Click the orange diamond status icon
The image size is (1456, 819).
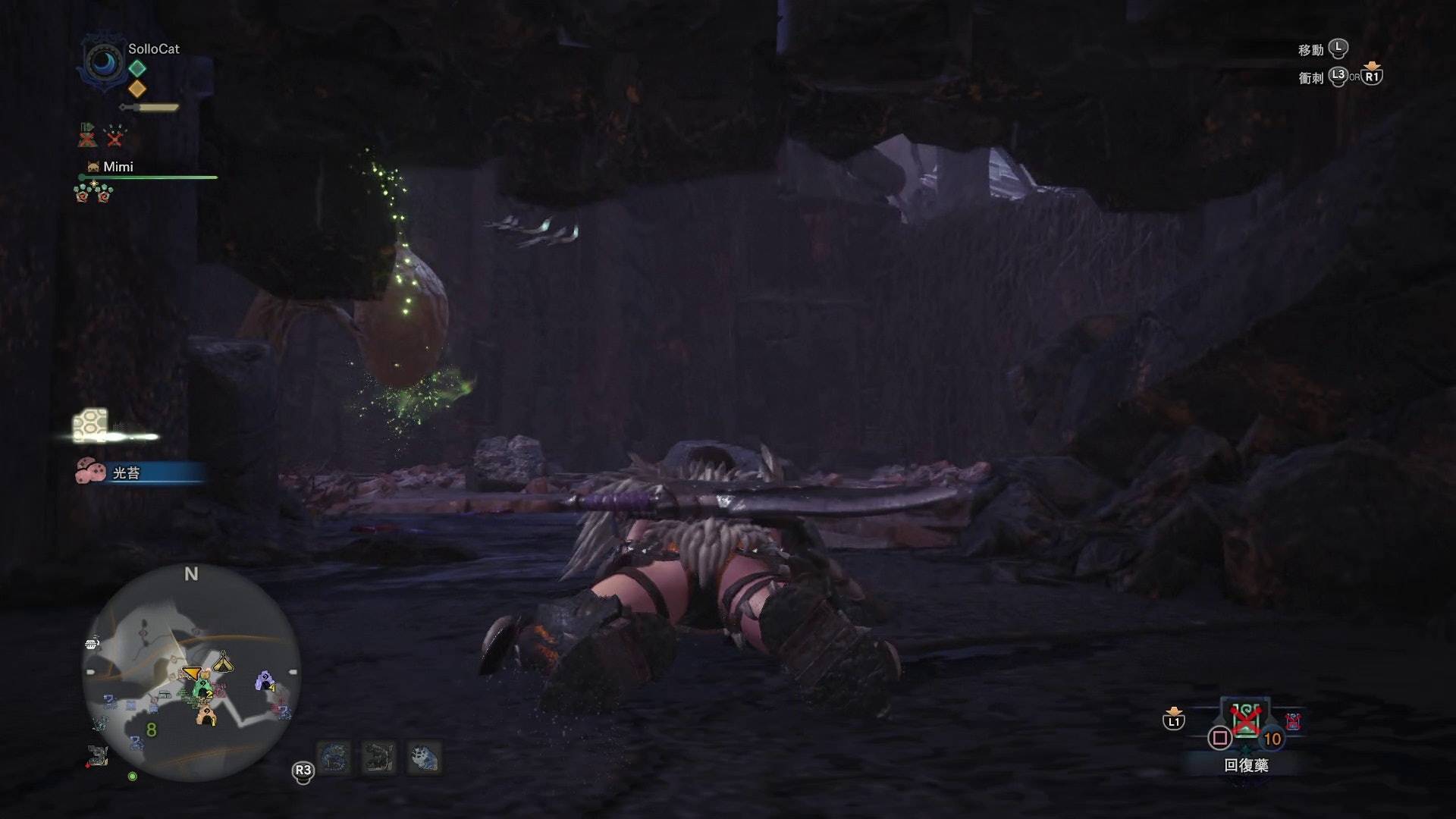pos(137,89)
